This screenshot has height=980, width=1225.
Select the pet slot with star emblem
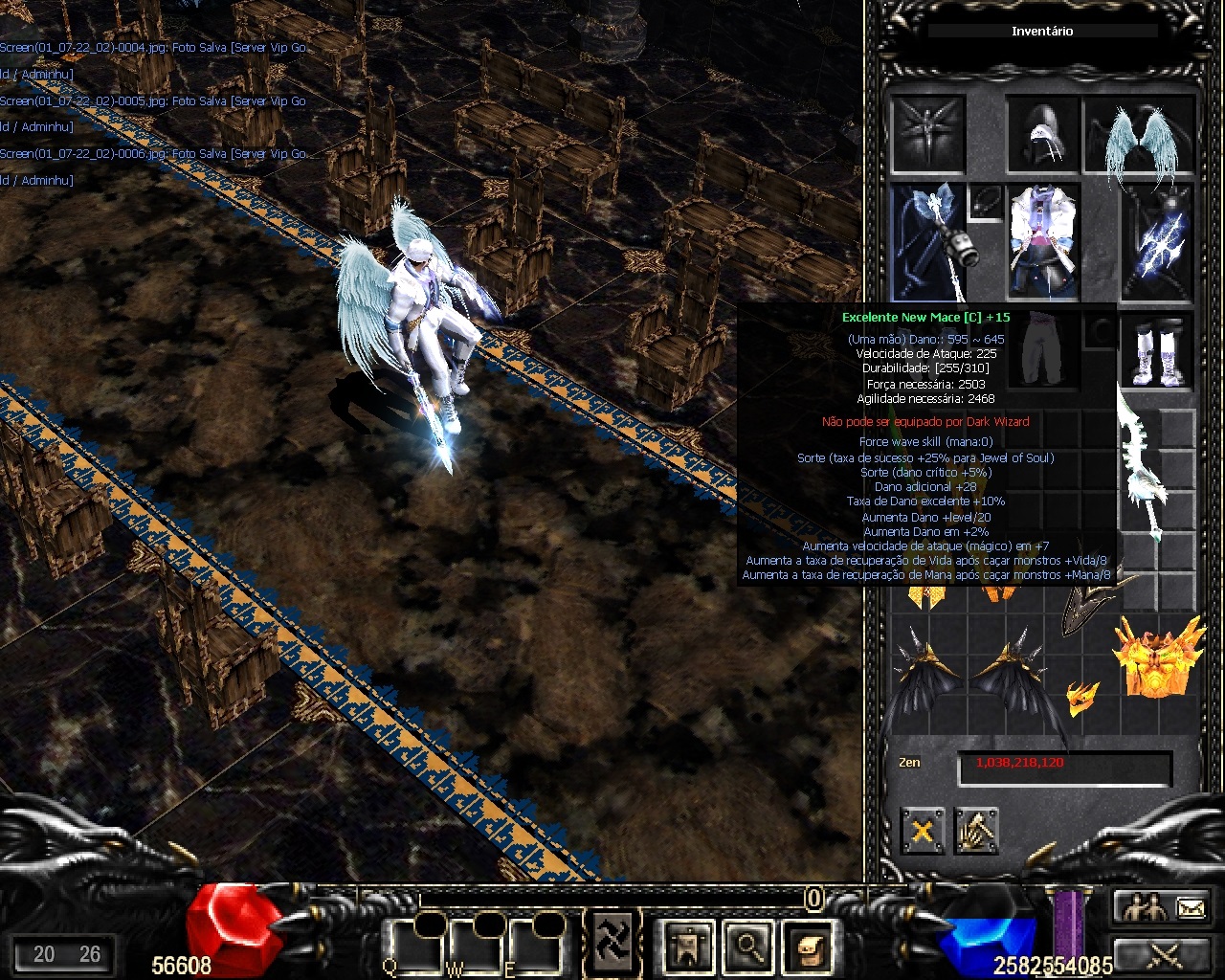[x=926, y=134]
